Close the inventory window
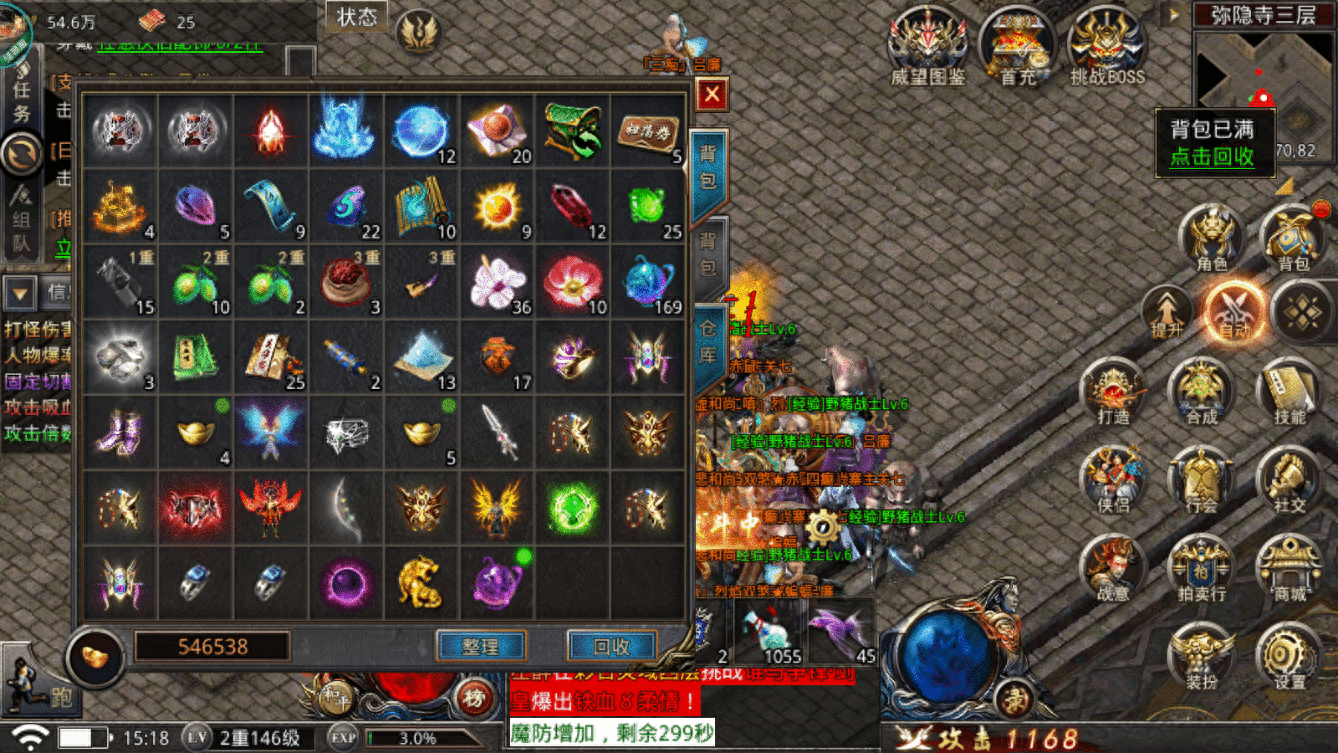Image resolution: width=1338 pixels, height=753 pixels. coord(711,95)
